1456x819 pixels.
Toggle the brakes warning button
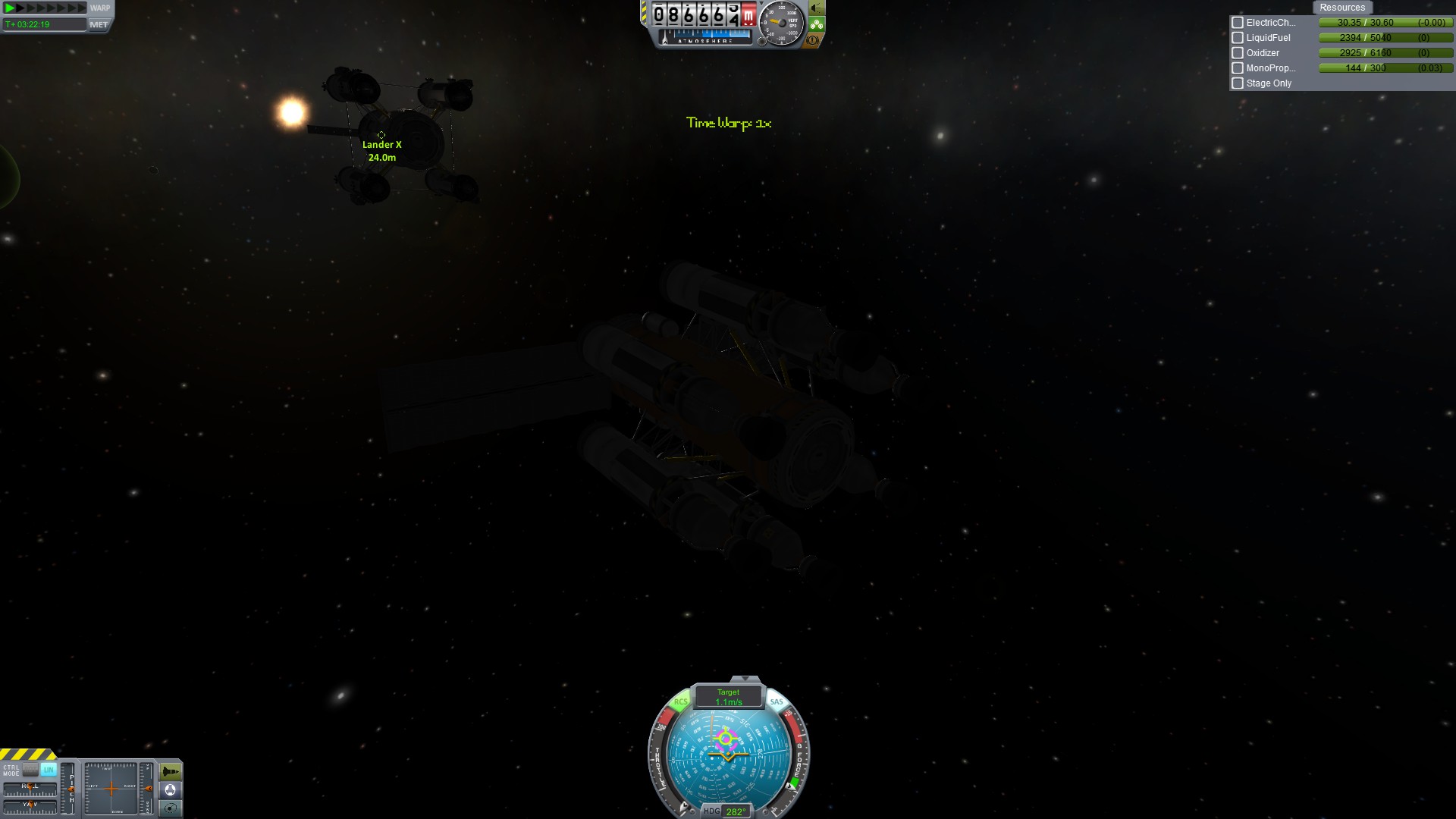pos(813,40)
